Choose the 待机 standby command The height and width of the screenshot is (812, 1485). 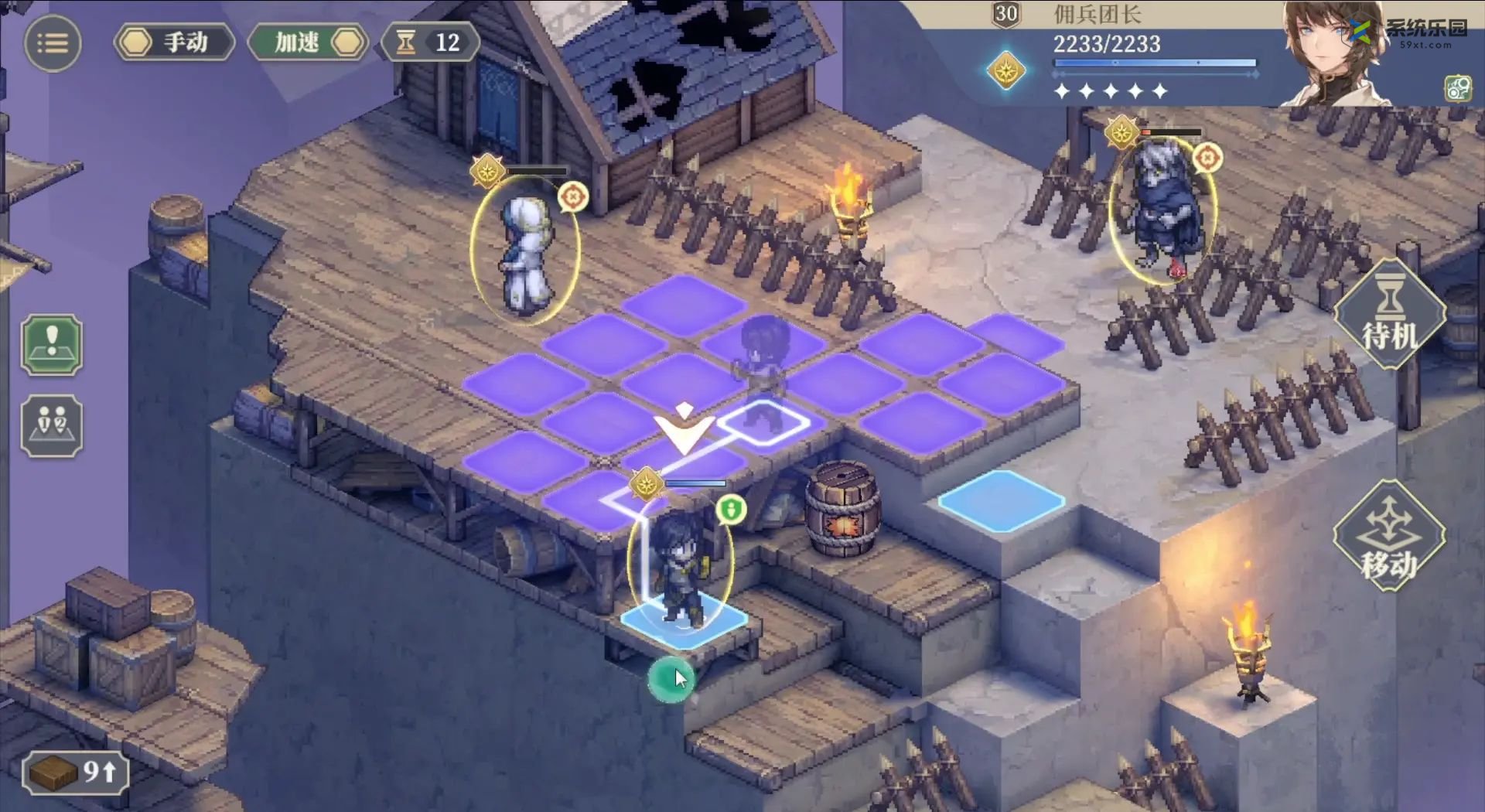[x=1389, y=315]
